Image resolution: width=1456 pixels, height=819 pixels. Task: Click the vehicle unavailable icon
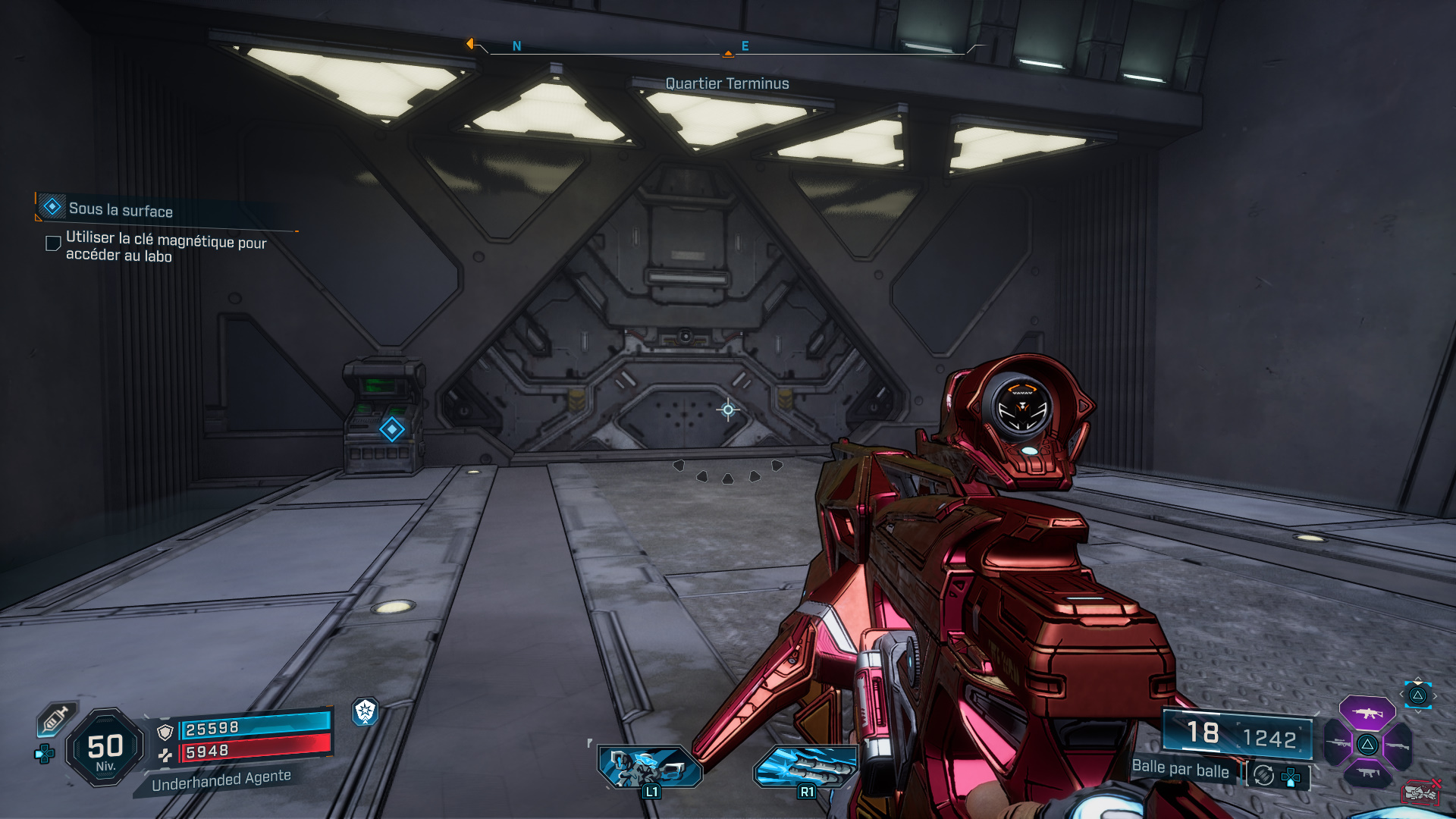coord(1420,792)
